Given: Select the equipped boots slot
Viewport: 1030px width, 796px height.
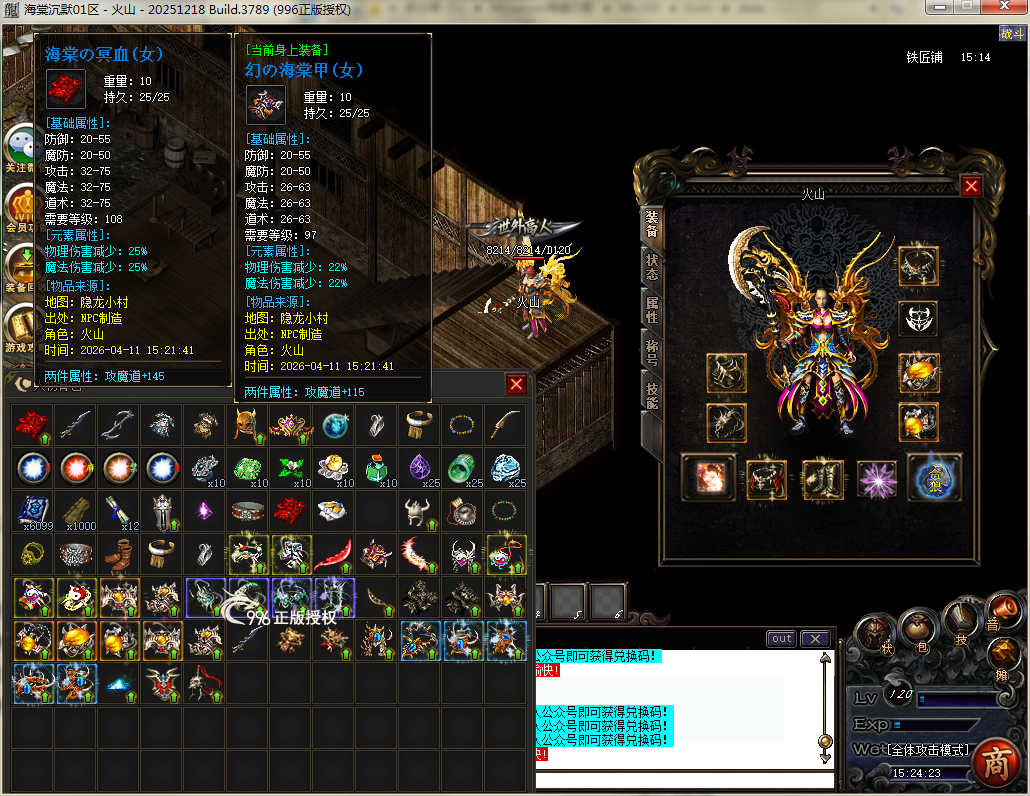Looking at the screenshot, I should tap(822, 479).
